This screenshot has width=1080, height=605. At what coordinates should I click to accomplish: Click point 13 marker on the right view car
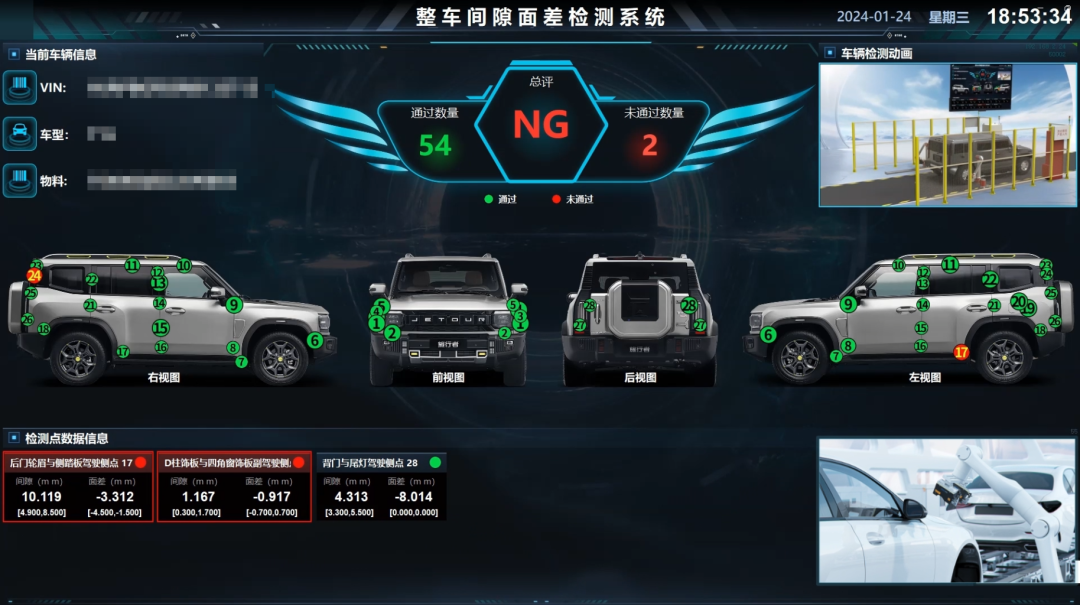point(158,284)
